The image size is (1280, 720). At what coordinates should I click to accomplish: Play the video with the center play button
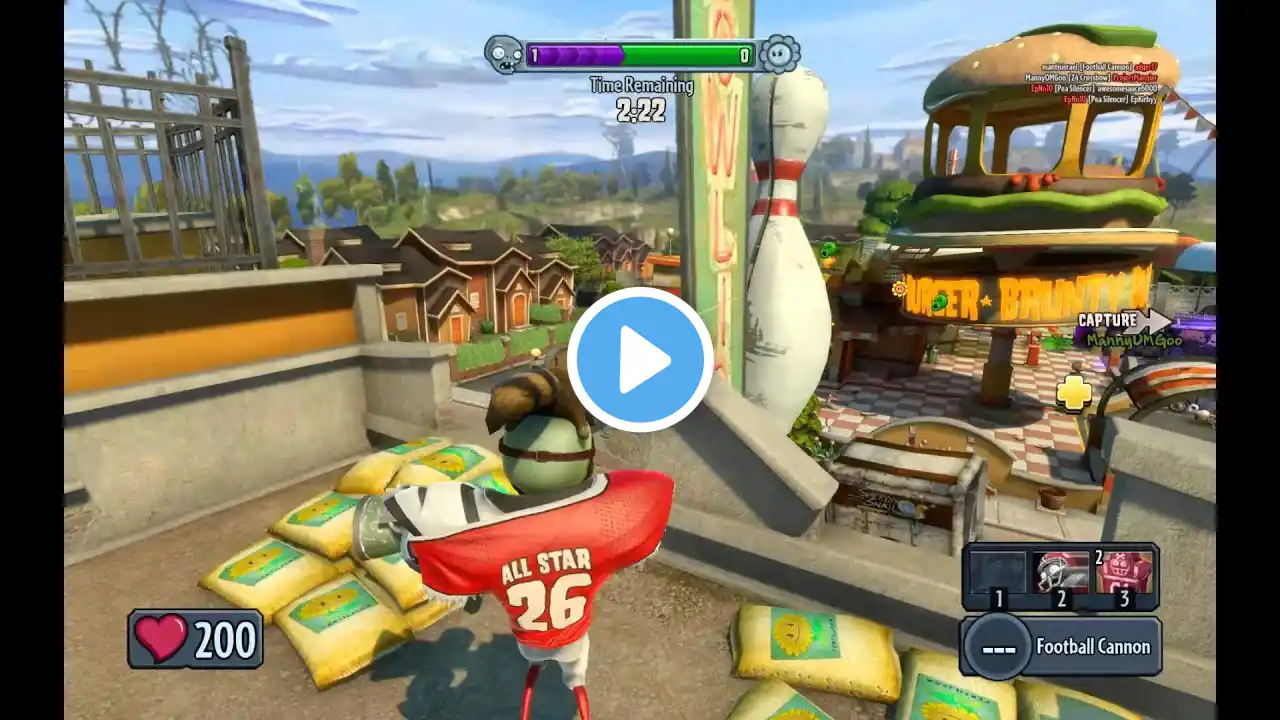point(640,360)
